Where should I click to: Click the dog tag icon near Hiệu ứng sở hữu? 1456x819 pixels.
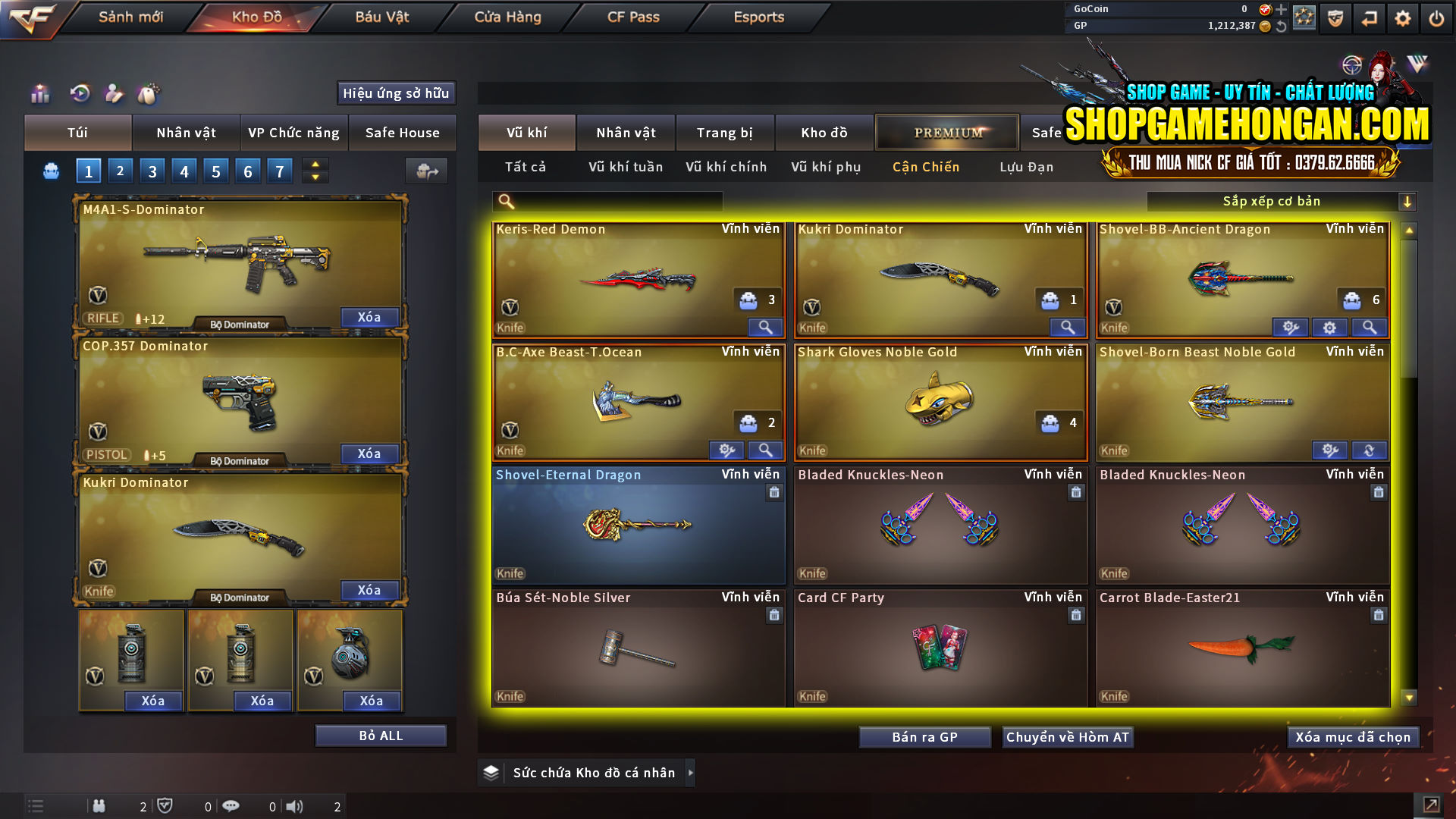coord(149,93)
